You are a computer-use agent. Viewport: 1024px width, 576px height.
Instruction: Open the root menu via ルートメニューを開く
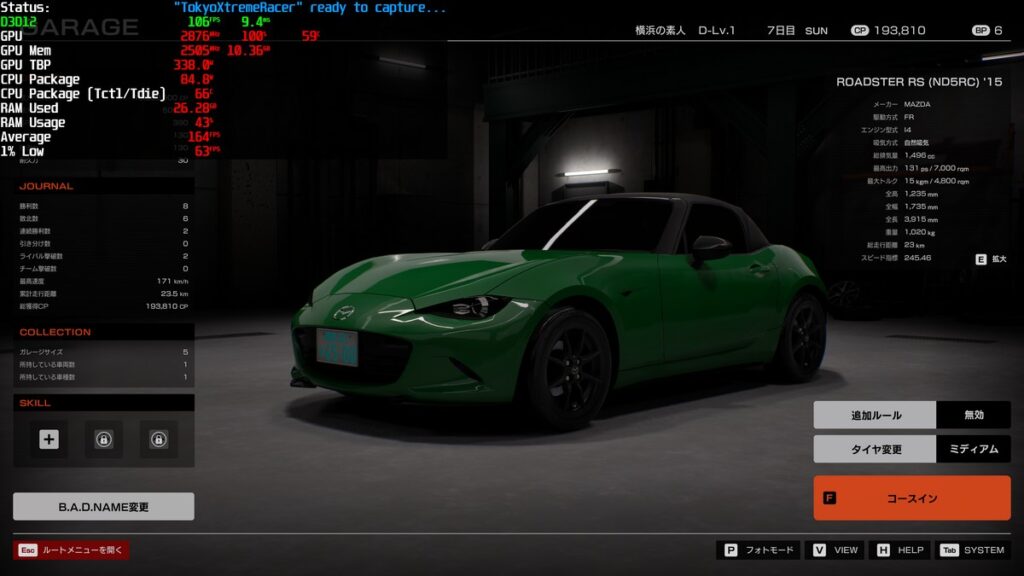(72, 550)
